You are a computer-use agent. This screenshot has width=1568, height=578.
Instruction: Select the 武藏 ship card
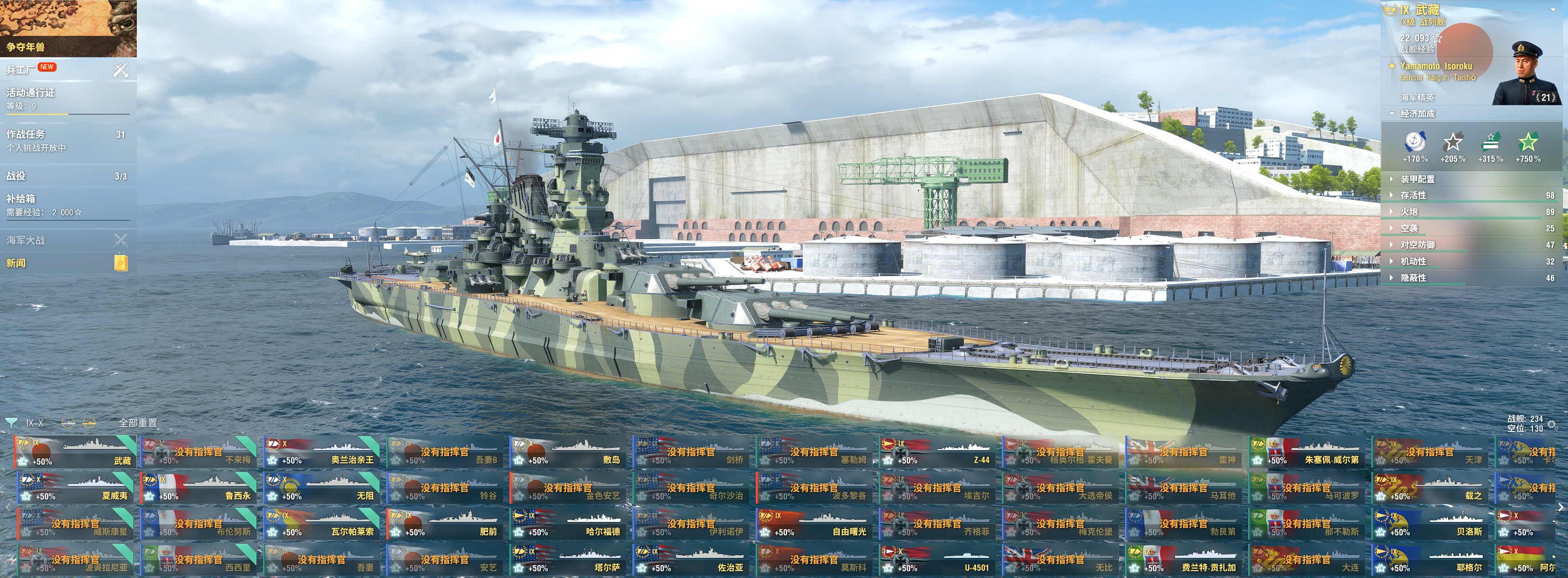coord(75,452)
